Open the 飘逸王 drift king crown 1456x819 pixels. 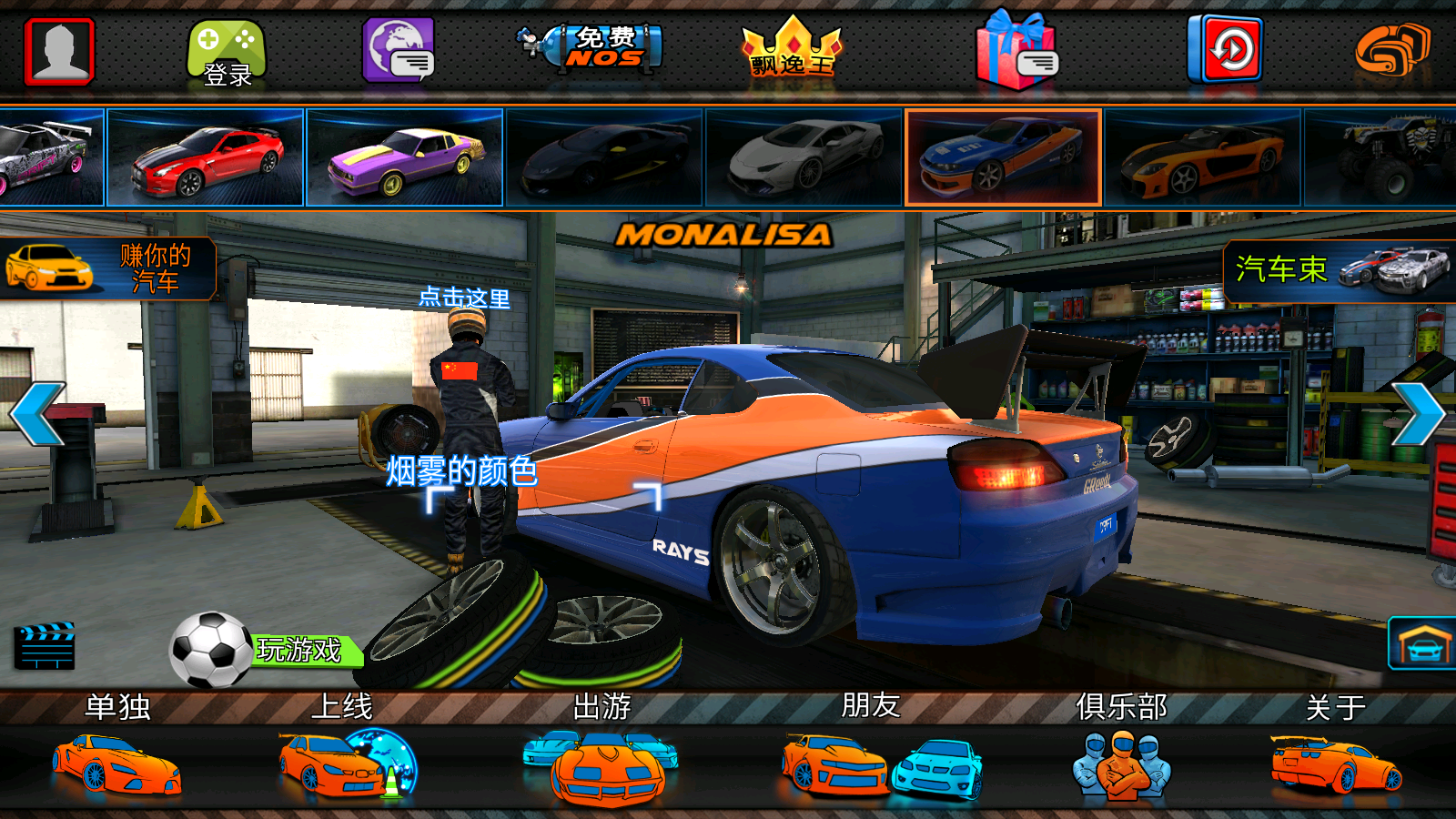coord(793,51)
